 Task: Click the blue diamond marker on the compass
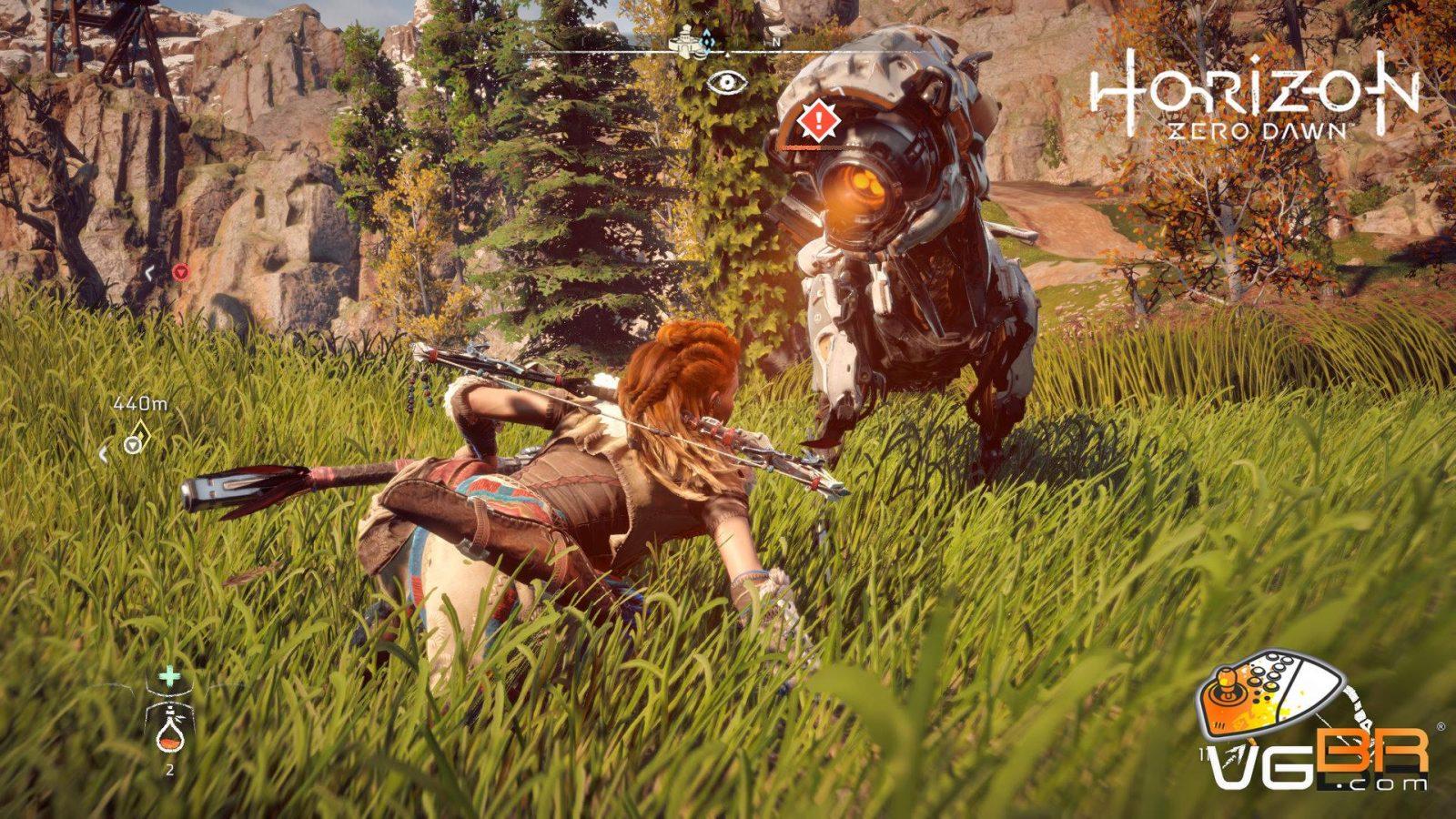pos(709,41)
